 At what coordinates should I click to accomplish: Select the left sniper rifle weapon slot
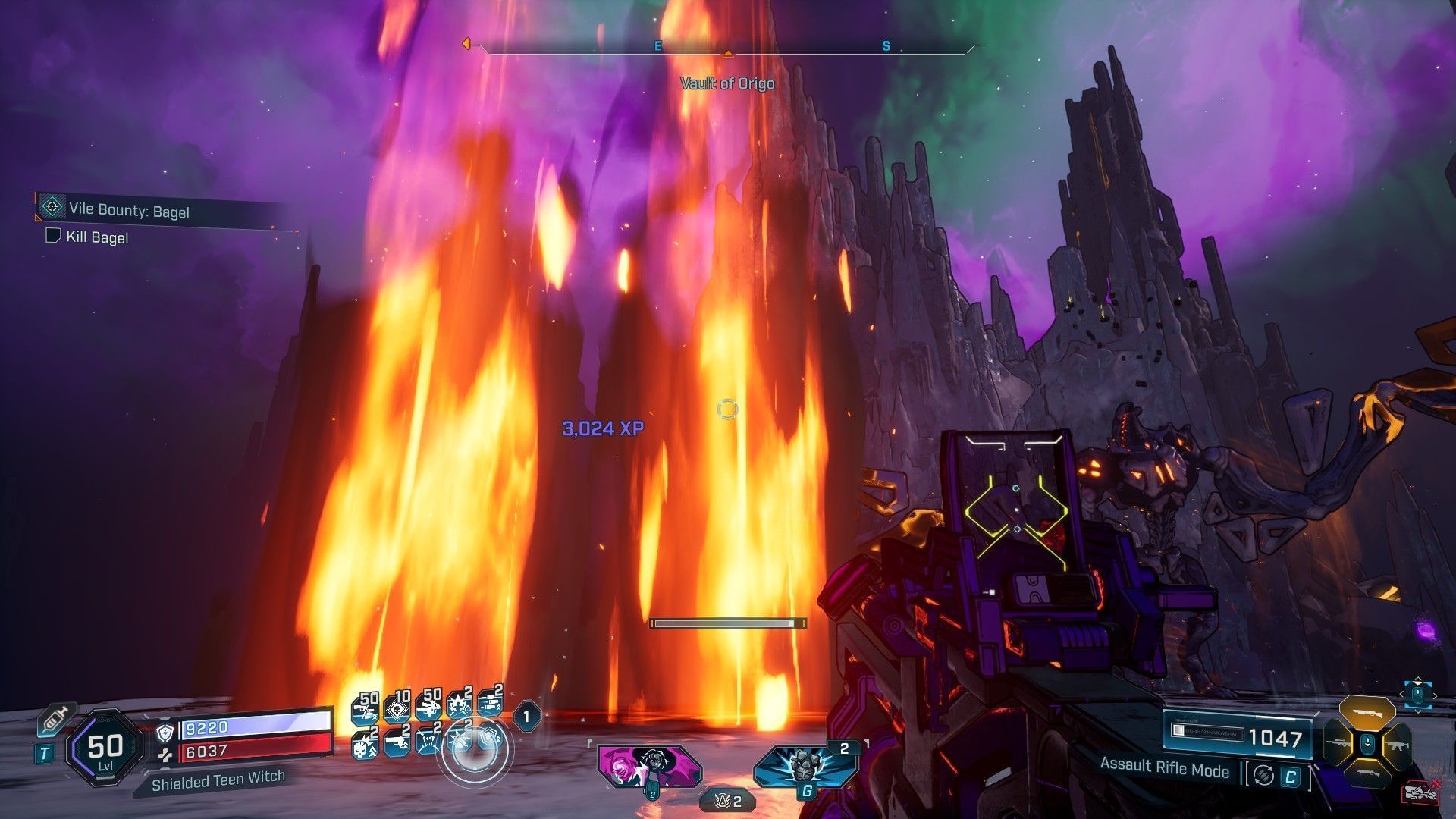[x=1339, y=744]
